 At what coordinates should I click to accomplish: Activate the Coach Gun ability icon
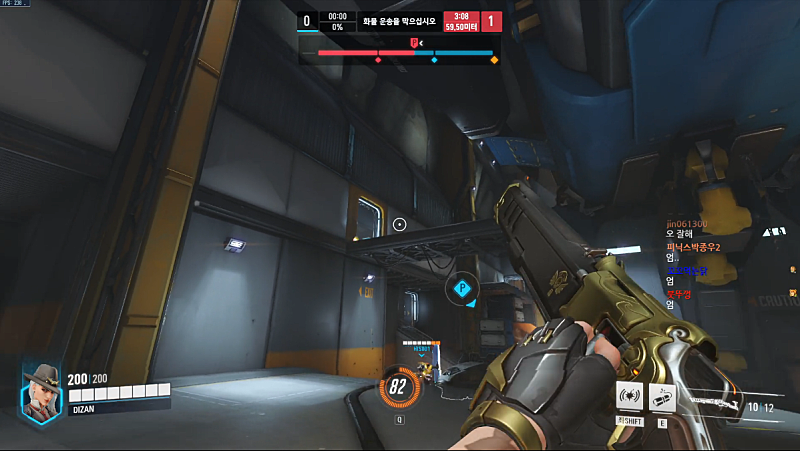(629, 395)
